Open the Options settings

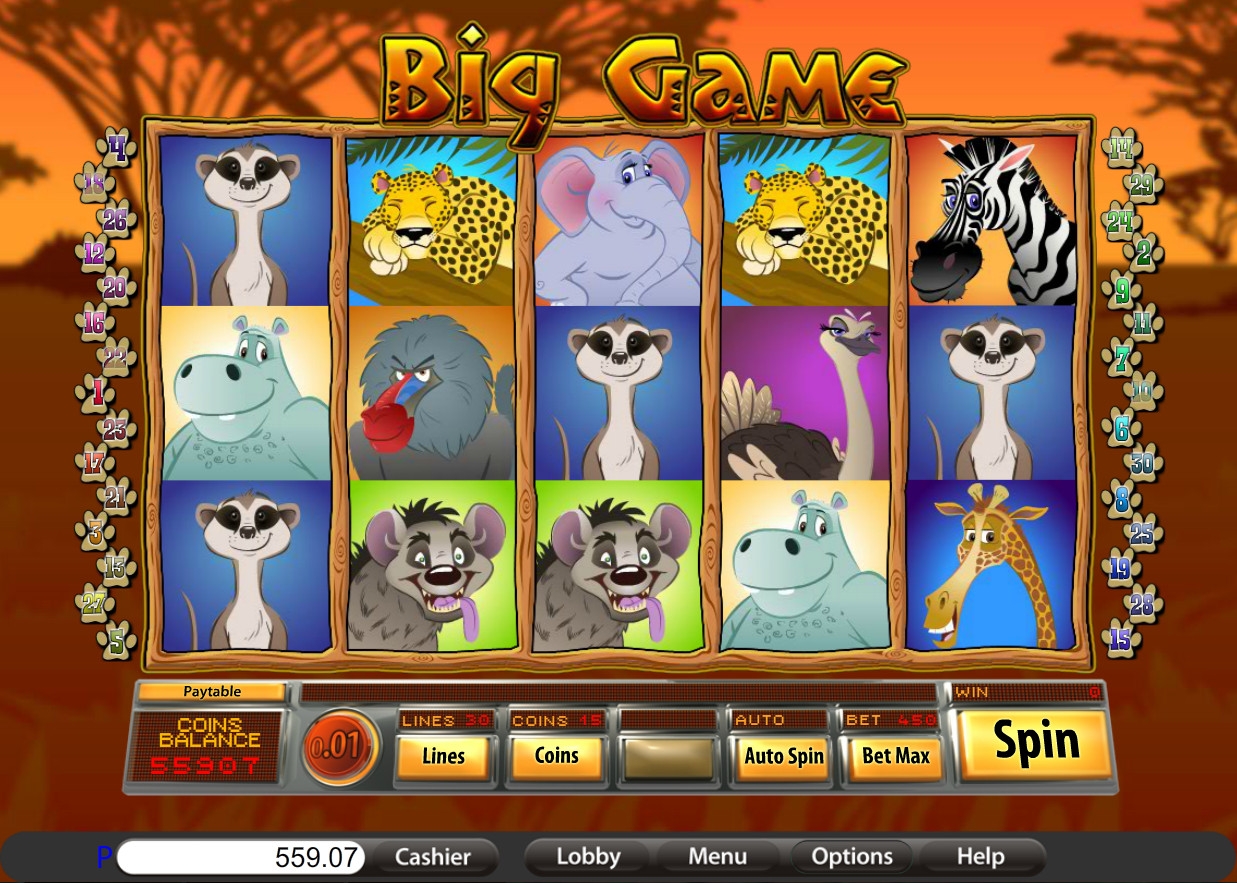coord(852,857)
